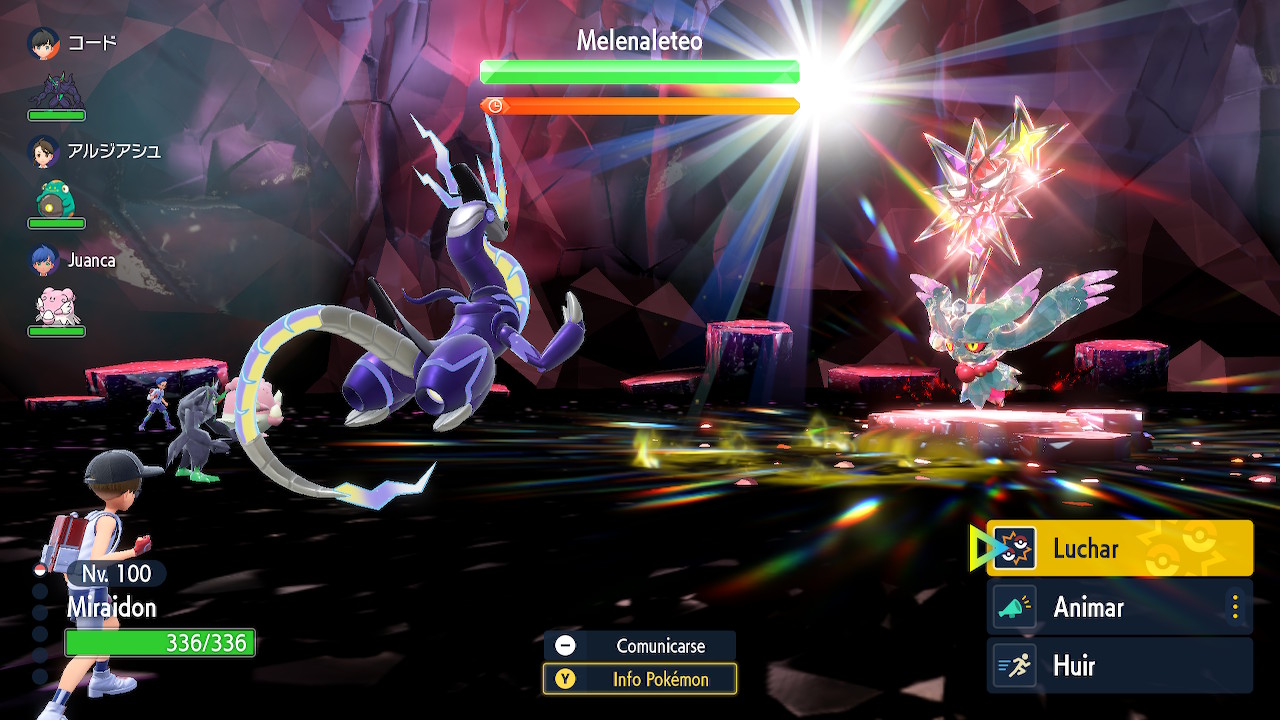This screenshot has width=1280, height=720.
Task: Open Info Pokémon panel
Action: pyautogui.click(x=640, y=679)
